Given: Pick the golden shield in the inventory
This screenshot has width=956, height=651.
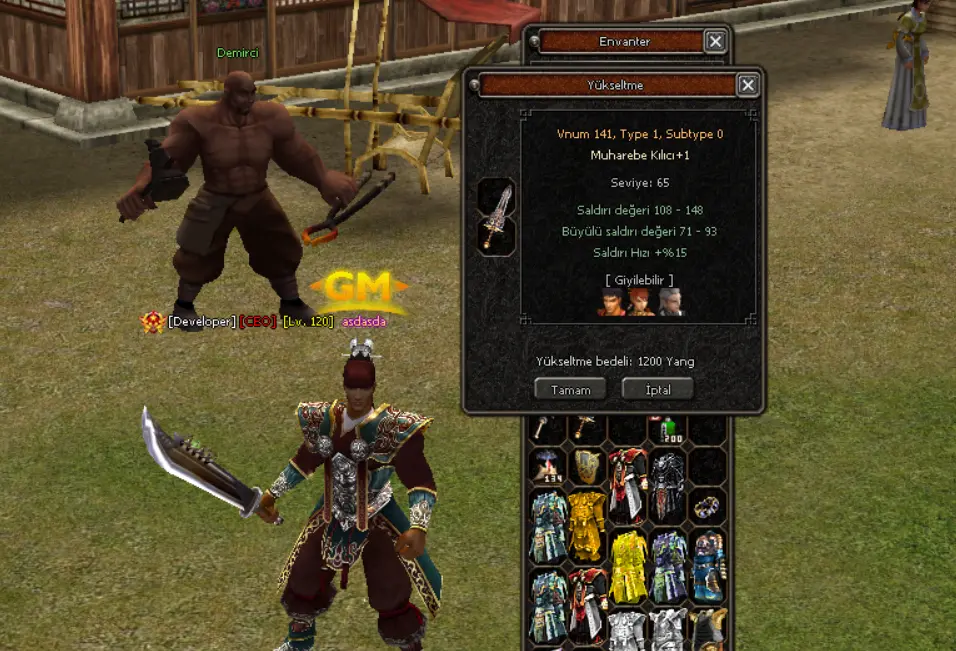Looking at the screenshot, I should 586,466.
